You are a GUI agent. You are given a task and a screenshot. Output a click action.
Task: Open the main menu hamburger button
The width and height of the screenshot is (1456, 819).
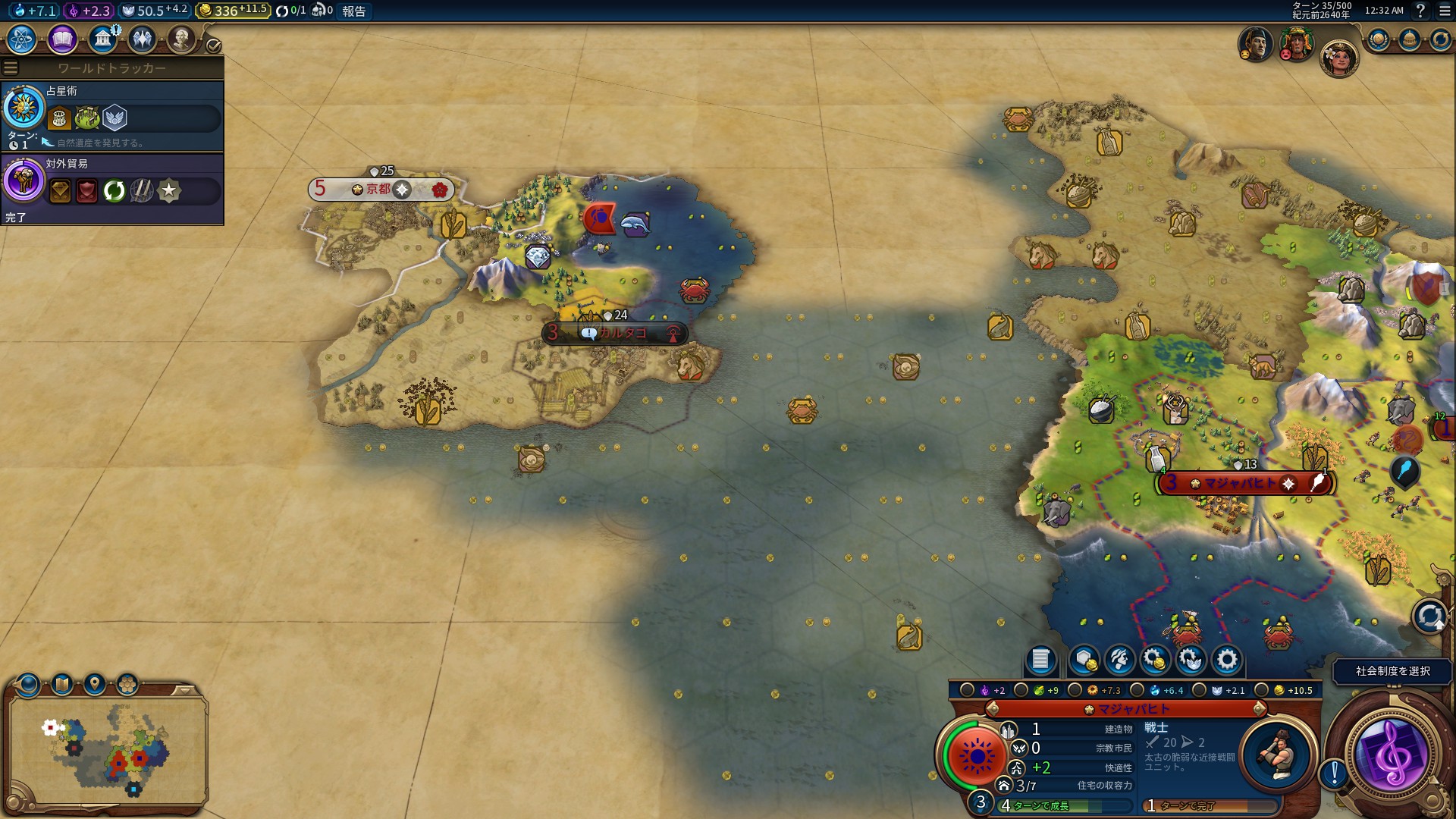click(x=1444, y=11)
